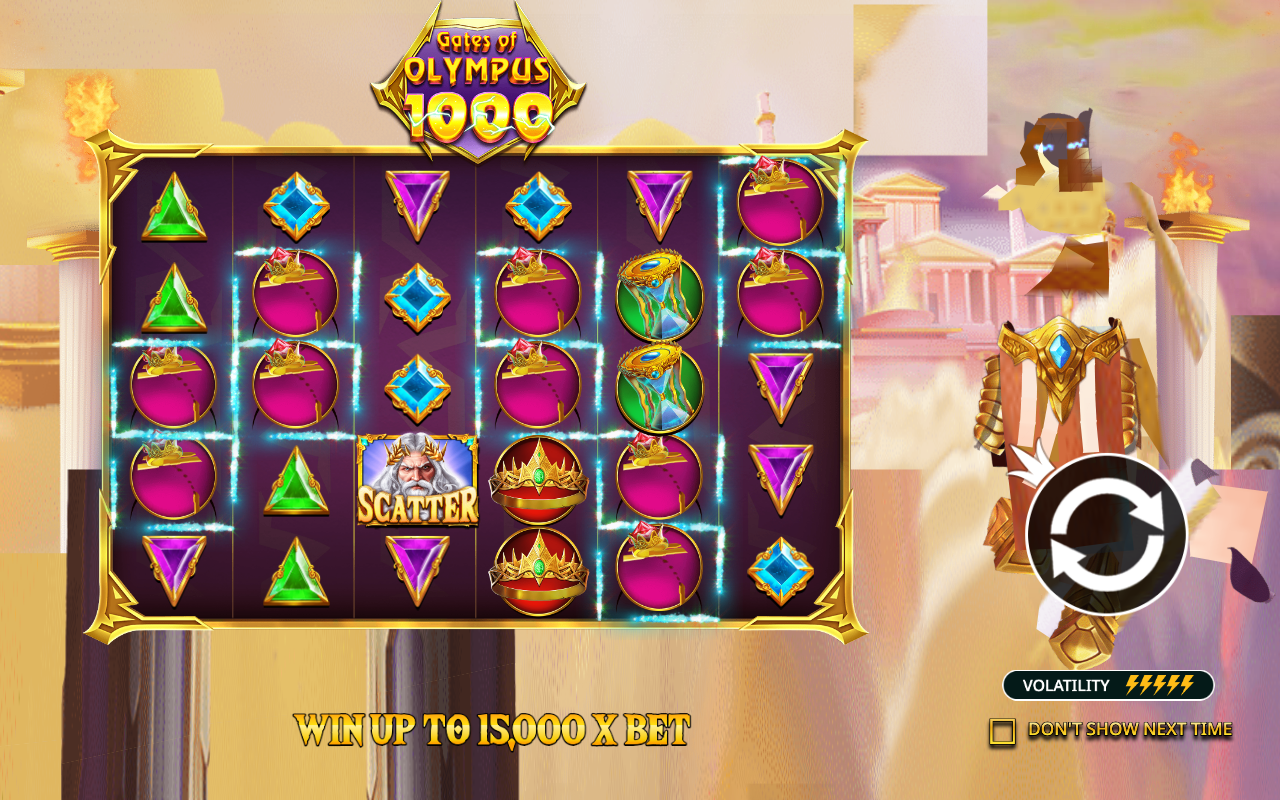The image size is (1280, 800).
Task: Click the green hourglass symbol
Action: click(x=659, y=295)
